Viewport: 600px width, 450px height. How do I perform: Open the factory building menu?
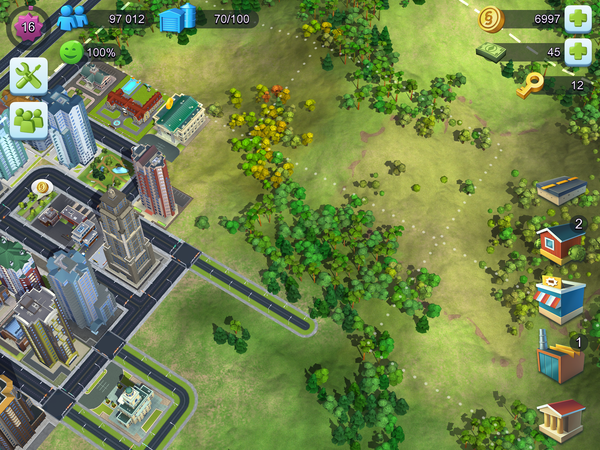[x=560, y=360]
